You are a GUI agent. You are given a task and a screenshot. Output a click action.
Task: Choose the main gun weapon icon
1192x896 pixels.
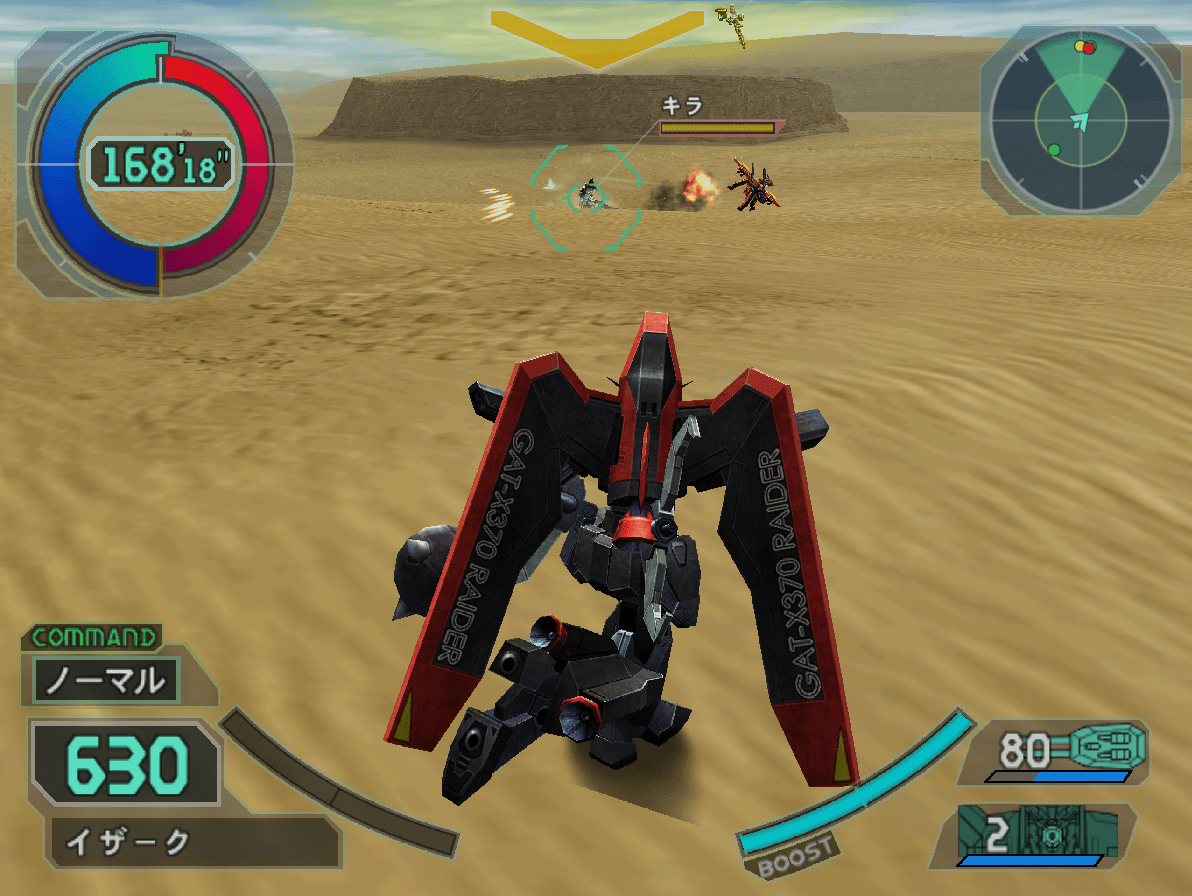[1108, 746]
